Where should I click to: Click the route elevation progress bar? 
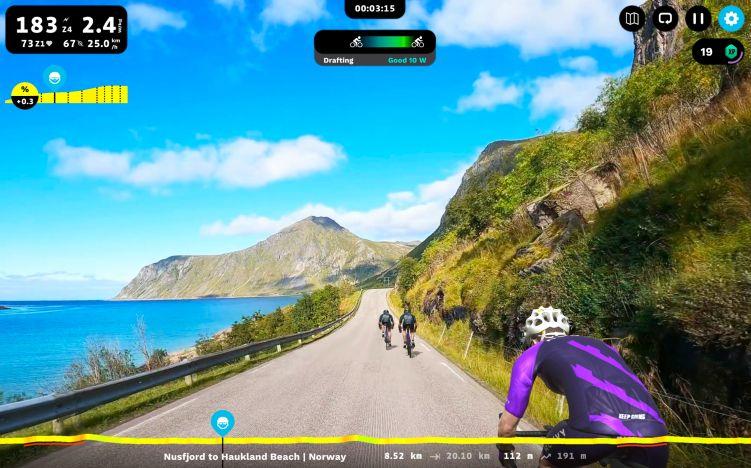pyautogui.click(x=450, y=439)
